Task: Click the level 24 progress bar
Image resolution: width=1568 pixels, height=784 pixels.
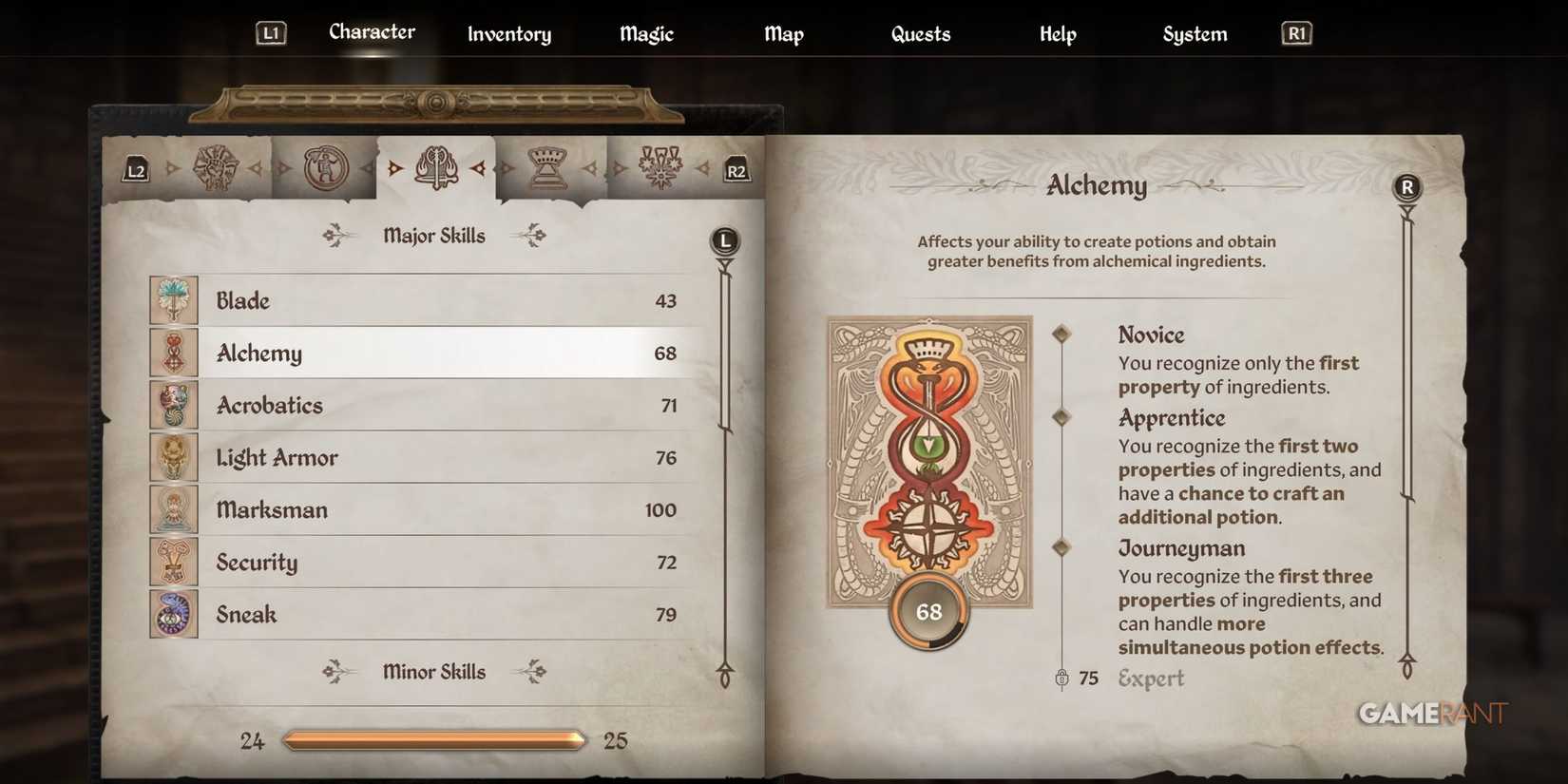Action: [433, 738]
